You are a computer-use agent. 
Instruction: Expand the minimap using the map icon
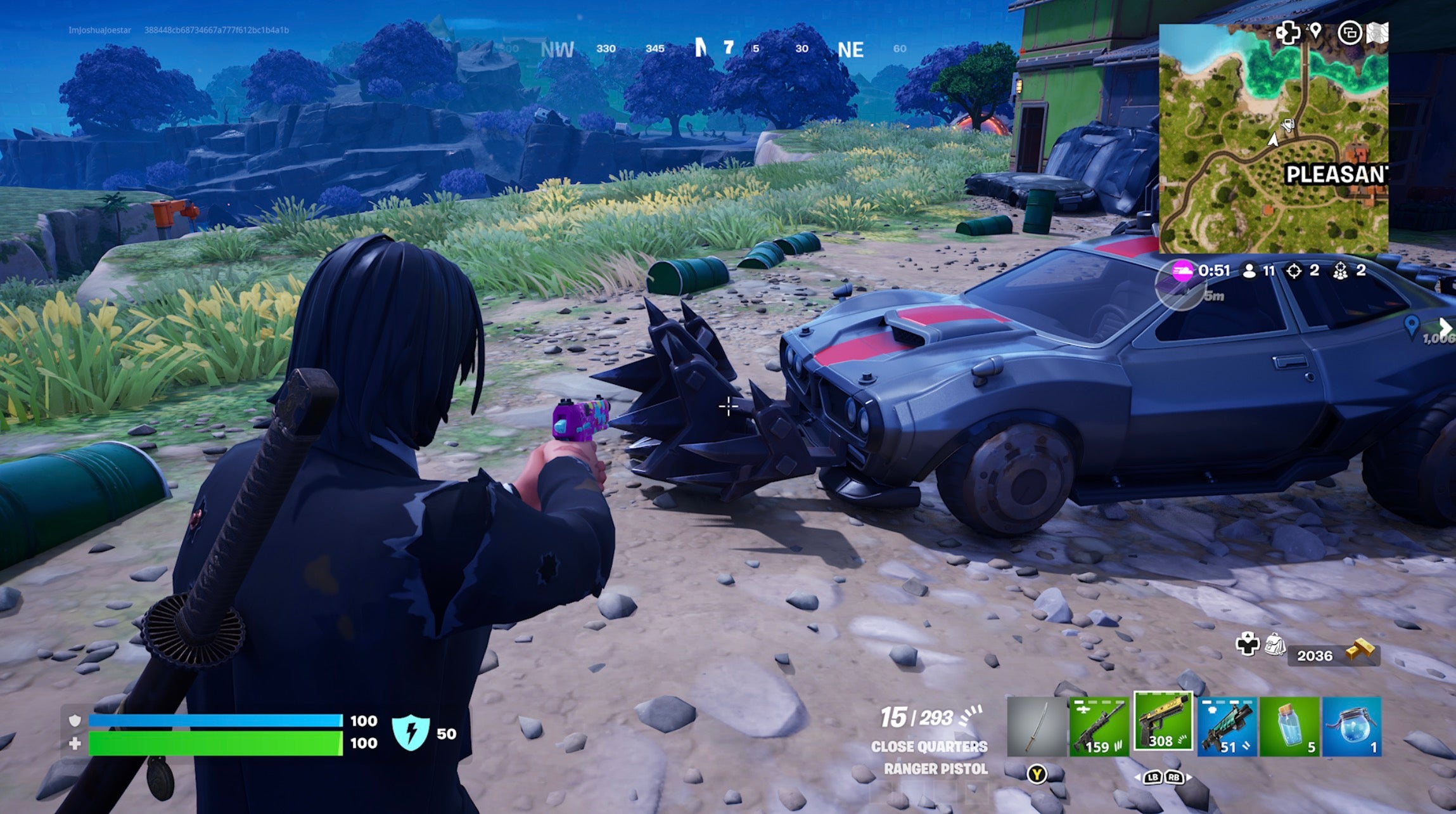(1377, 33)
